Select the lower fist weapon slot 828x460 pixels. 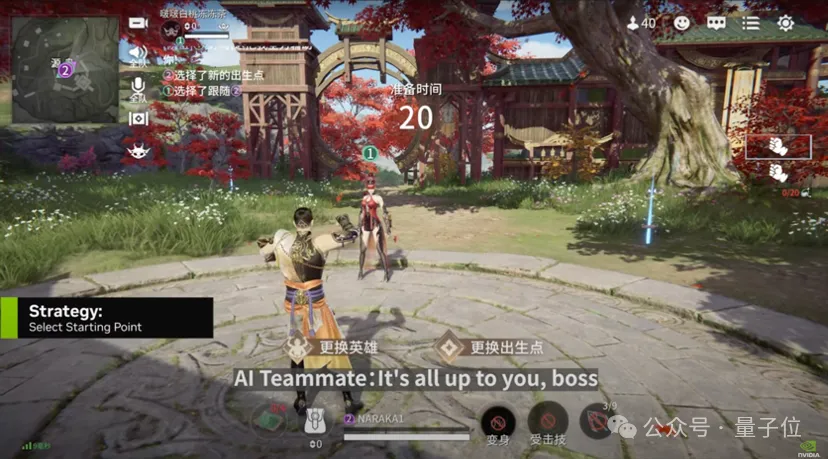[x=778, y=172]
